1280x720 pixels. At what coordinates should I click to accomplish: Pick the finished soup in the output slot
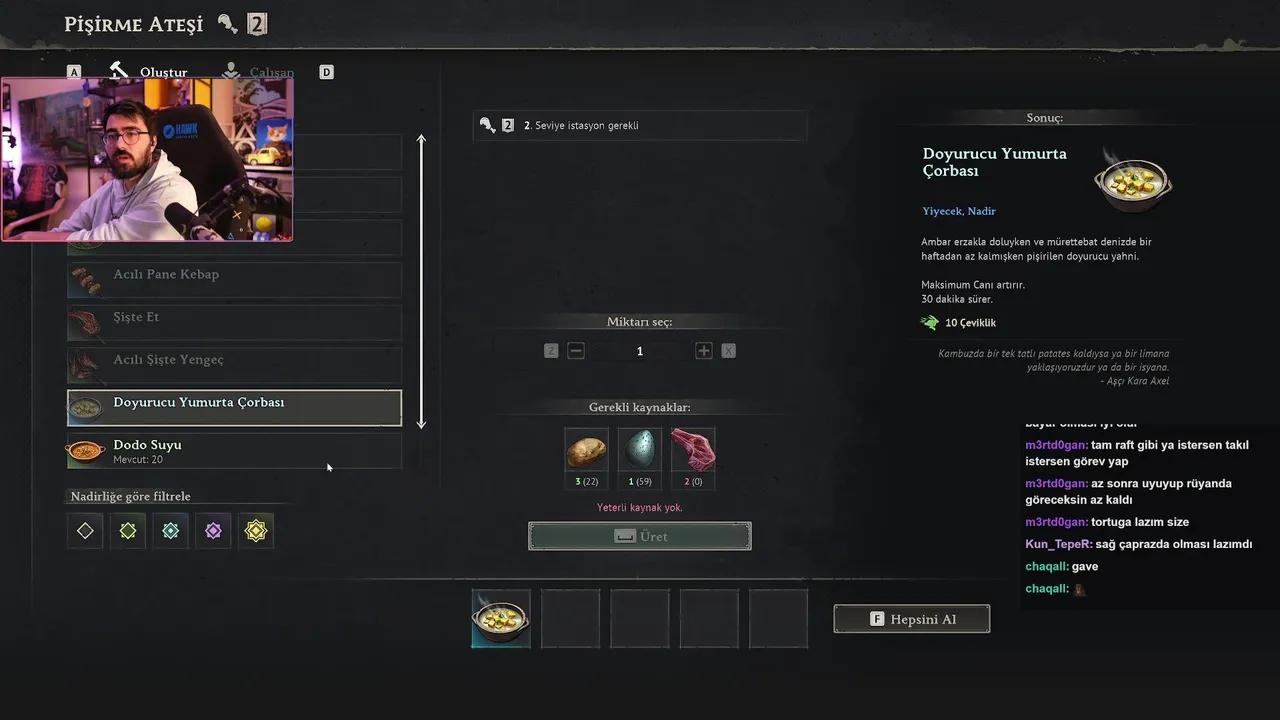[501, 619]
